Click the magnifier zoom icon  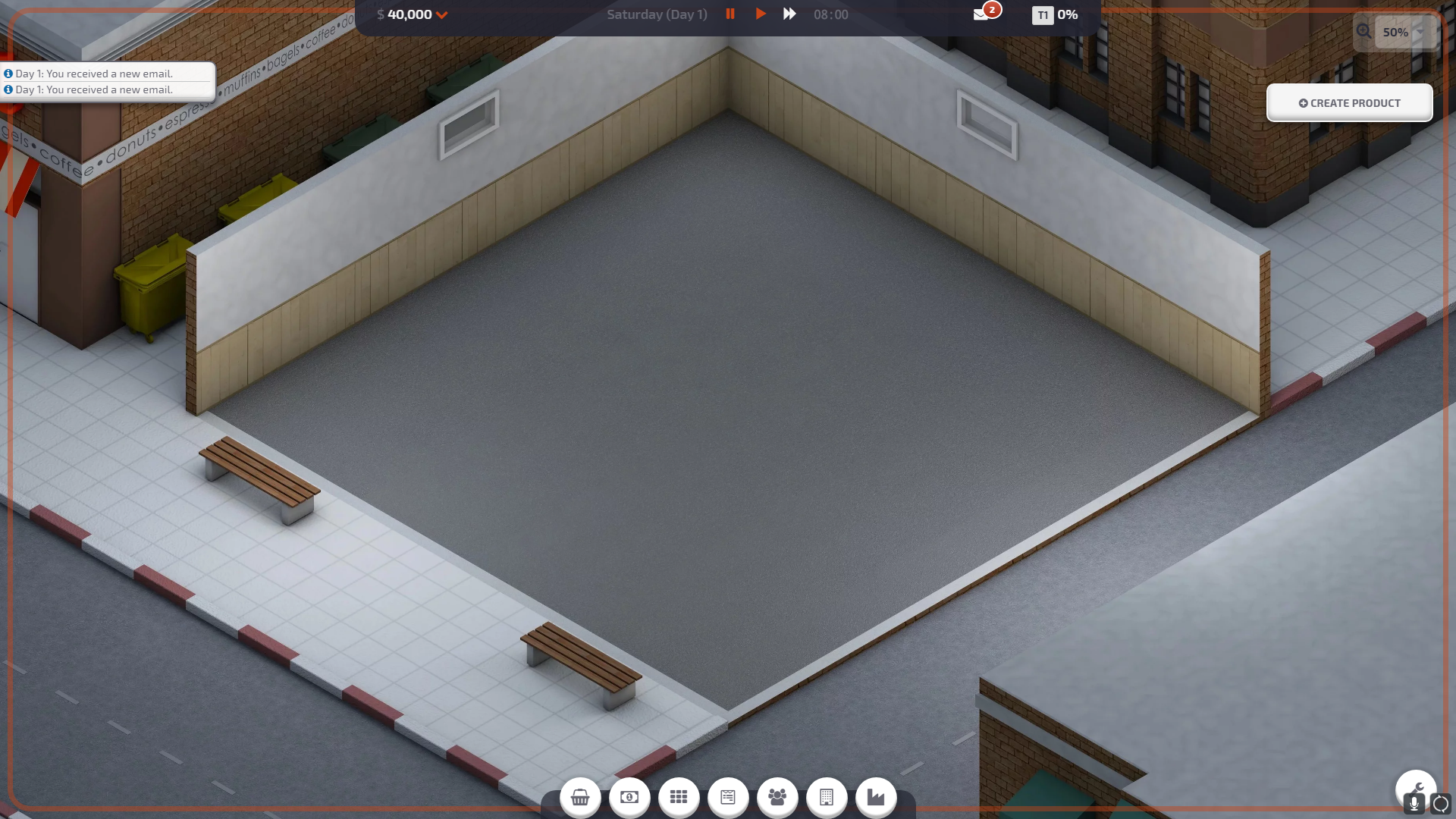click(x=1364, y=32)
